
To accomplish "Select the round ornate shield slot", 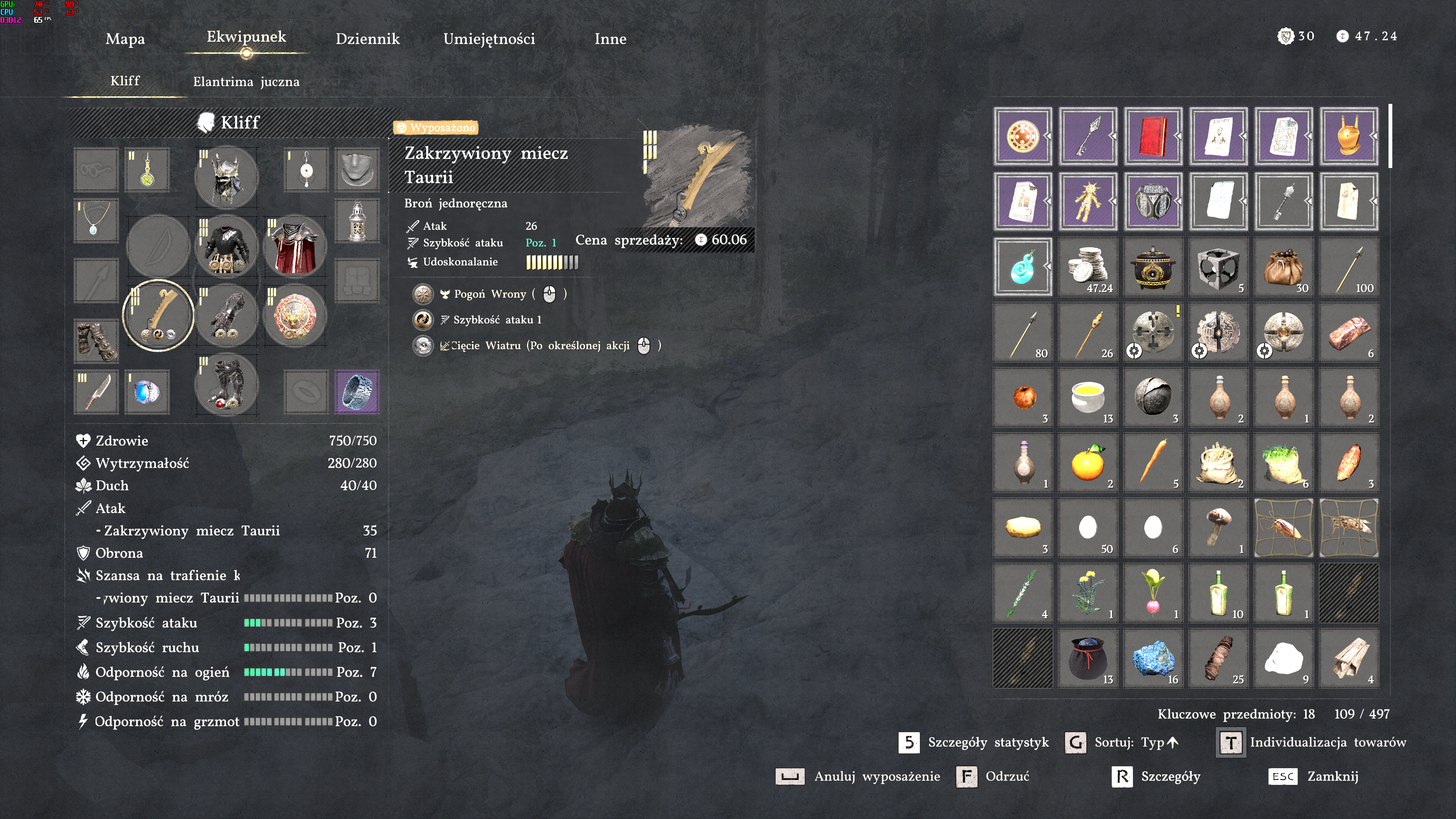I will pos(295,315).
